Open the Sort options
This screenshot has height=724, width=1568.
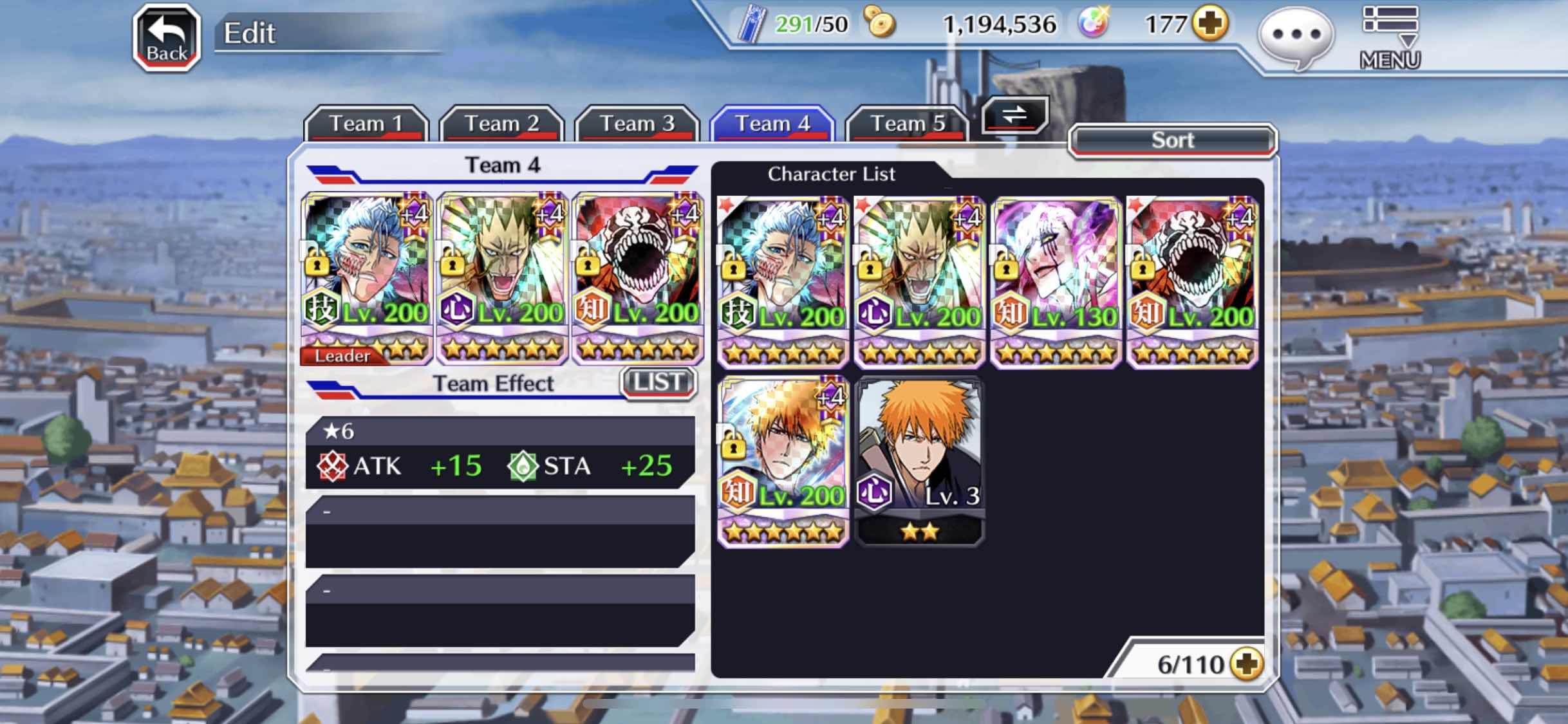[x=1172, y=140]
